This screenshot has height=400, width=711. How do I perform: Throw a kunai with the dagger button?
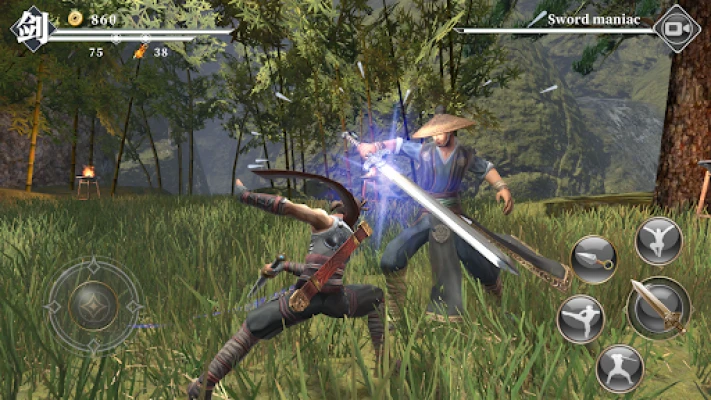594,259
